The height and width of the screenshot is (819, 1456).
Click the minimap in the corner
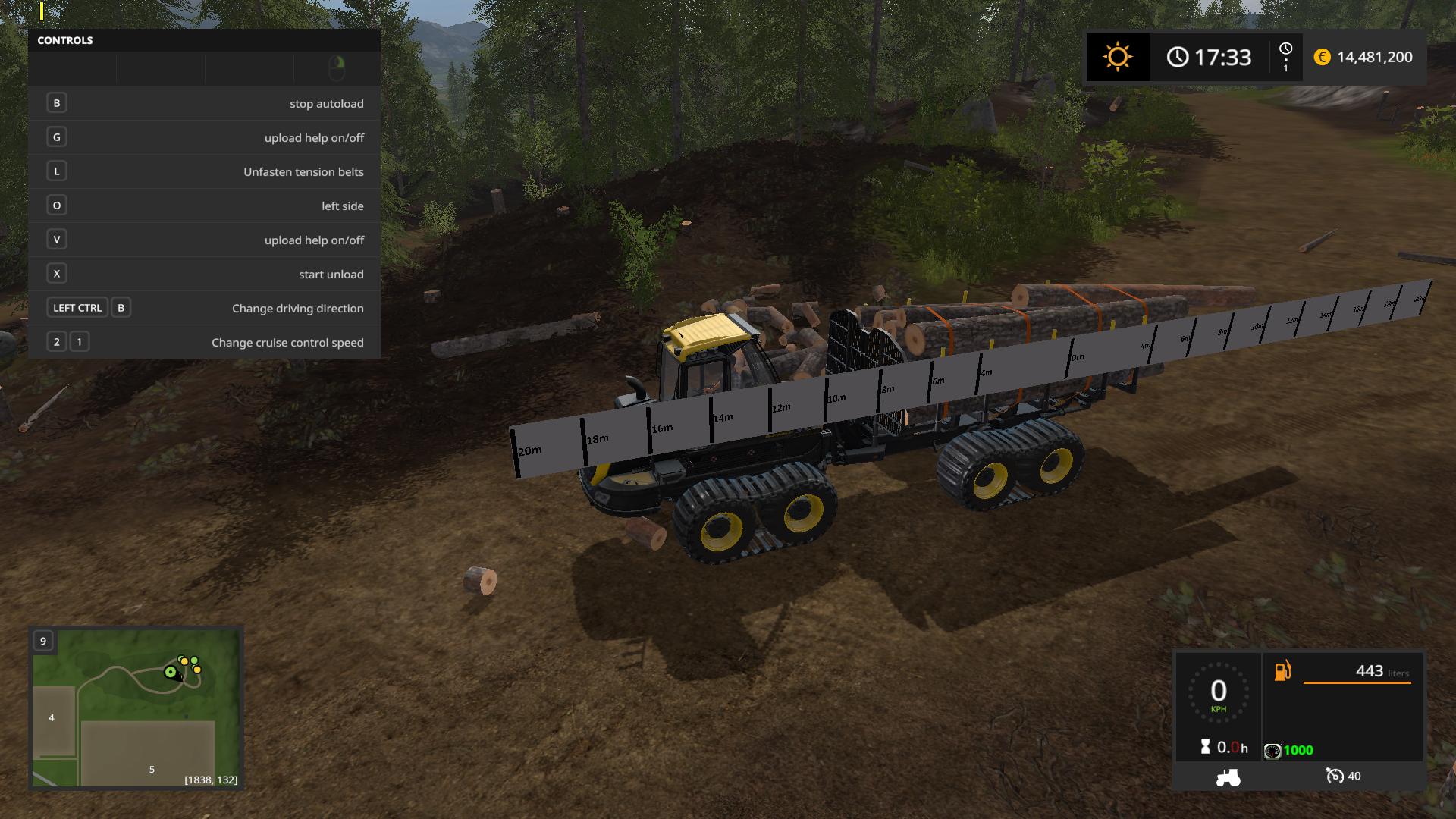click(136, 708)
